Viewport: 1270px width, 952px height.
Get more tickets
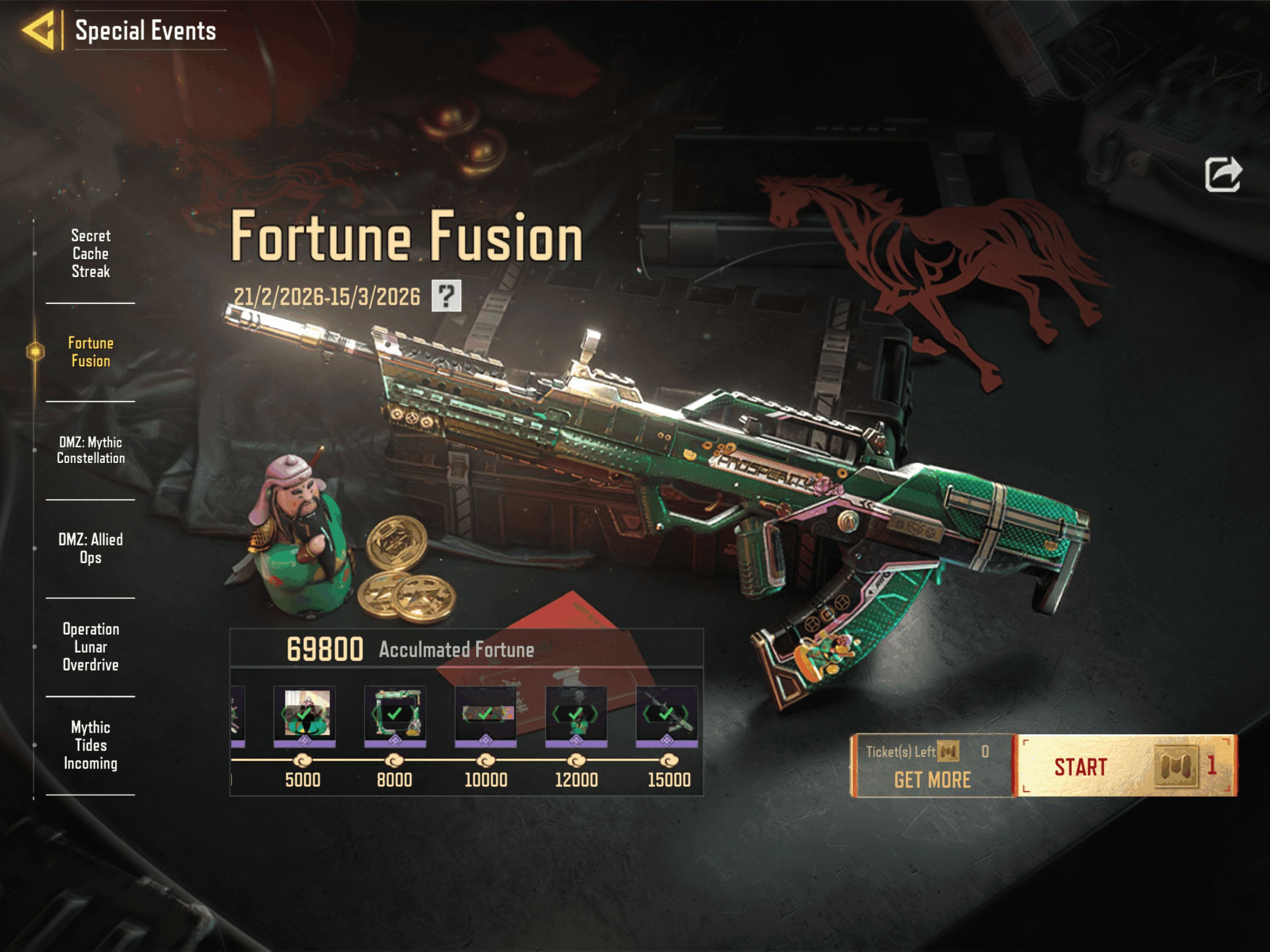click(932, 779)
